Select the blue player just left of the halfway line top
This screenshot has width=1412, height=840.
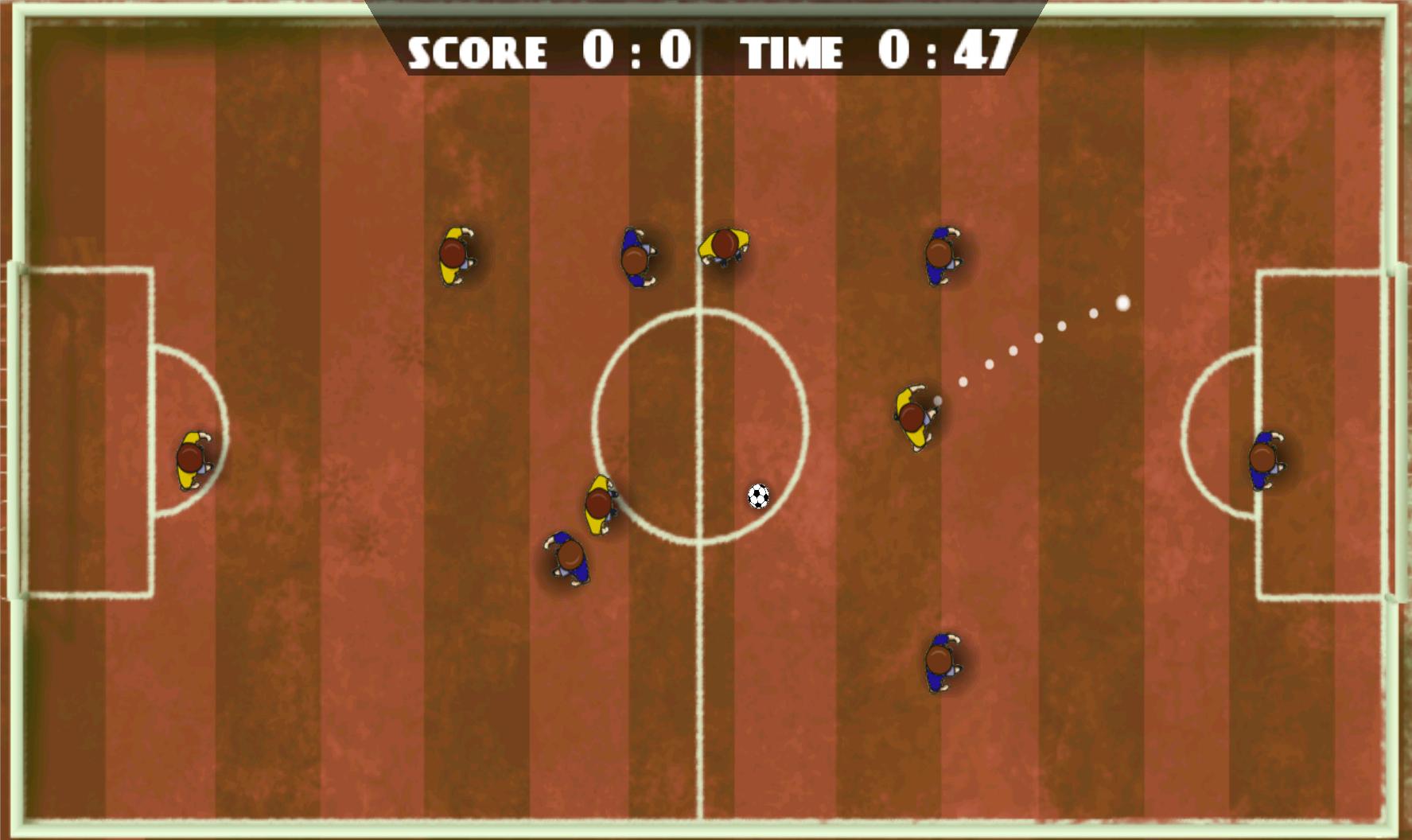636,257
